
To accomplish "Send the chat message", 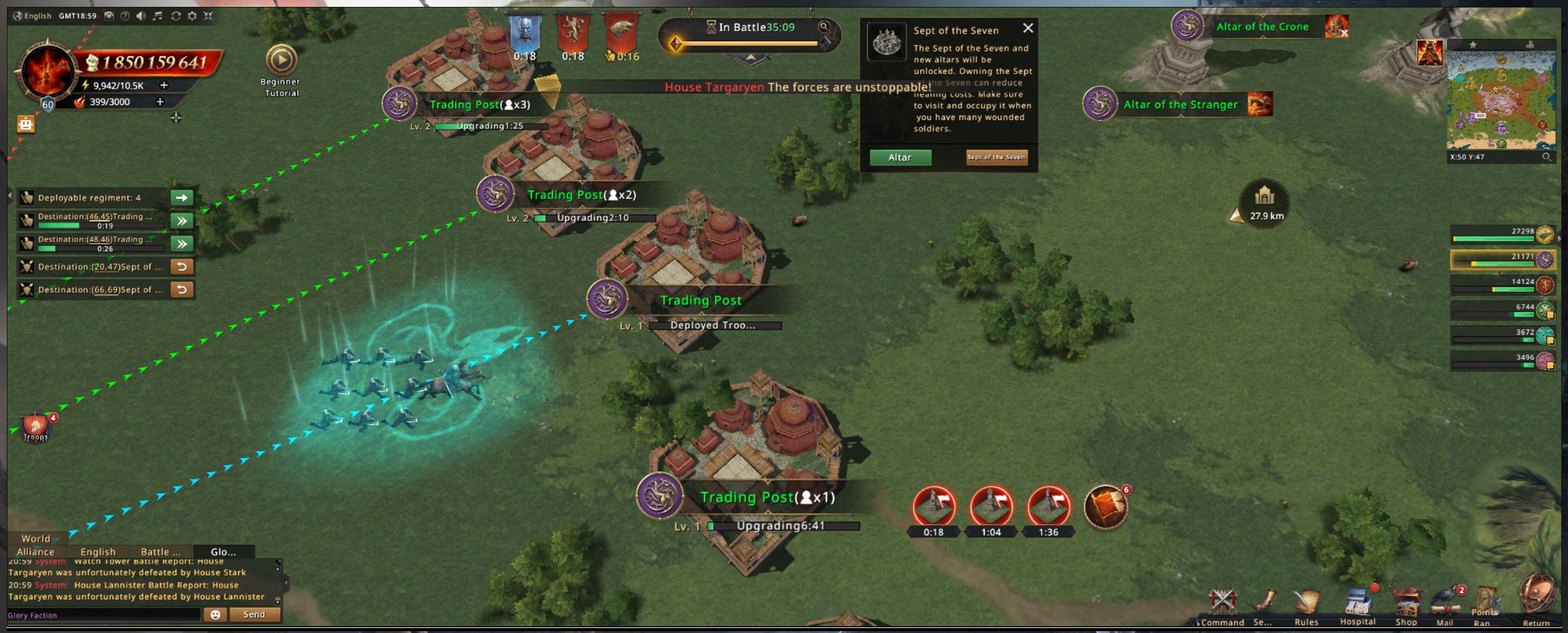I will click(x=254, y=614).
